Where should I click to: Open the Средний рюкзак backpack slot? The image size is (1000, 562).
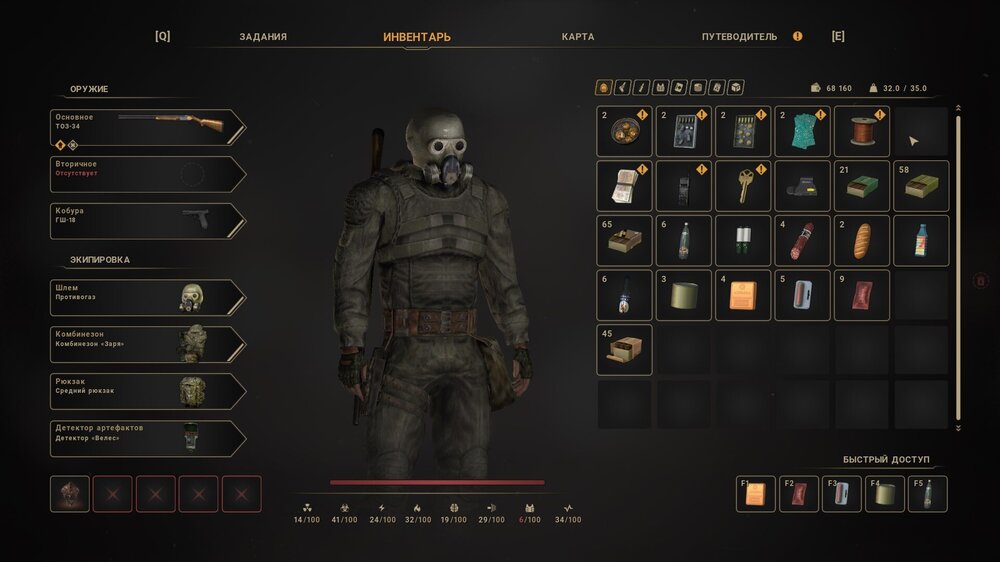(147, 392)
